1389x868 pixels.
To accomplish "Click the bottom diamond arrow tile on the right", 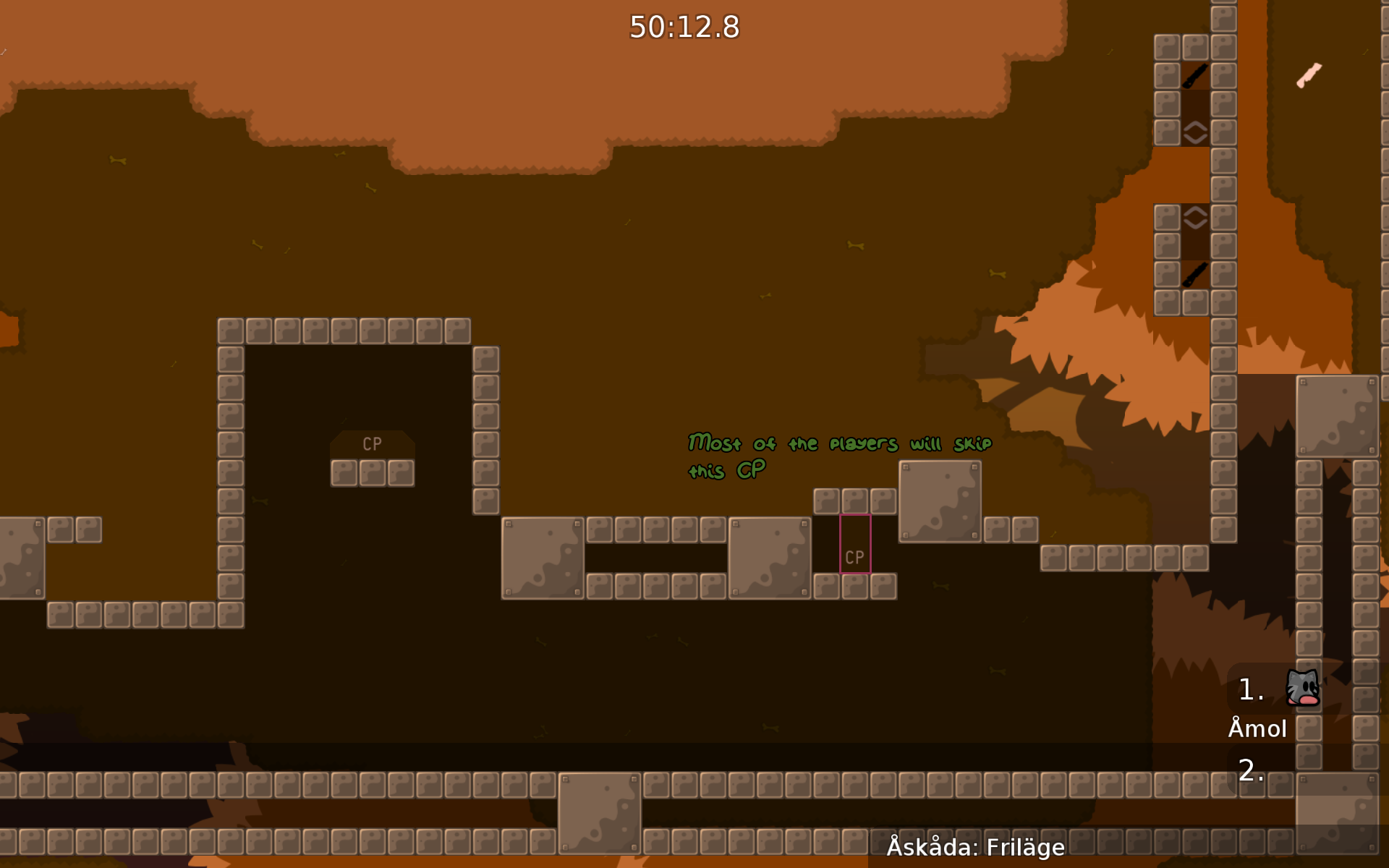I will tap(1195, 216).
